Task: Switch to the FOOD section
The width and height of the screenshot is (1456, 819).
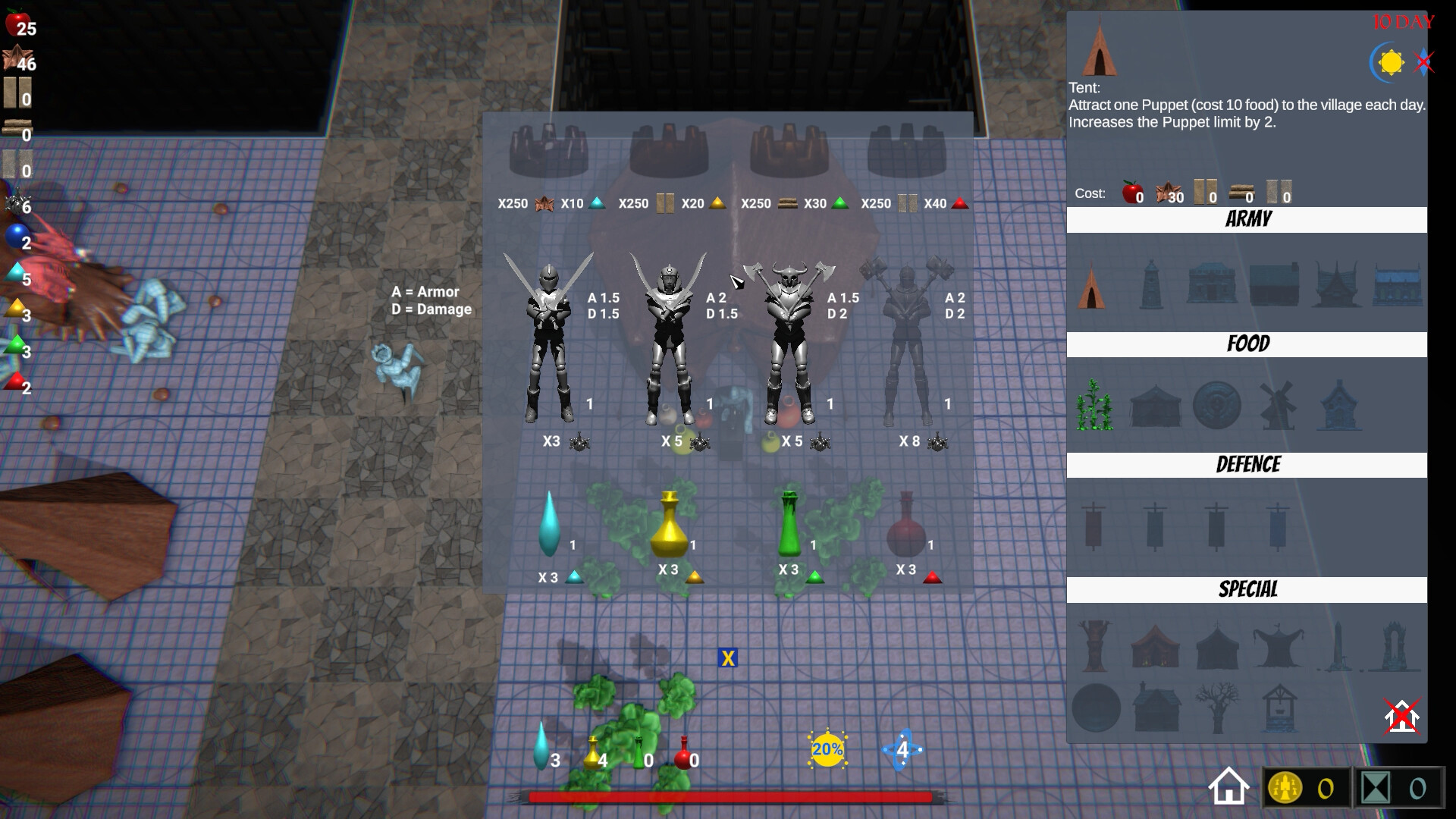Action: [1247, 344]
